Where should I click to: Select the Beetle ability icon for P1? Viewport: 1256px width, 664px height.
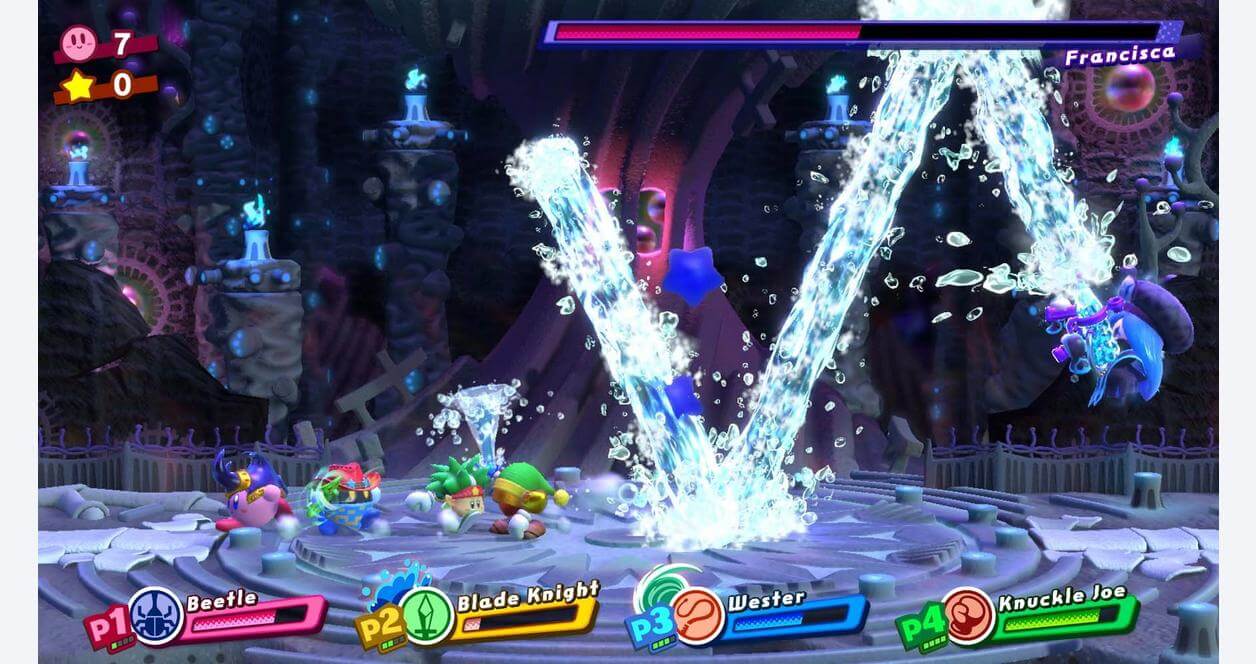tap(157, 616)
